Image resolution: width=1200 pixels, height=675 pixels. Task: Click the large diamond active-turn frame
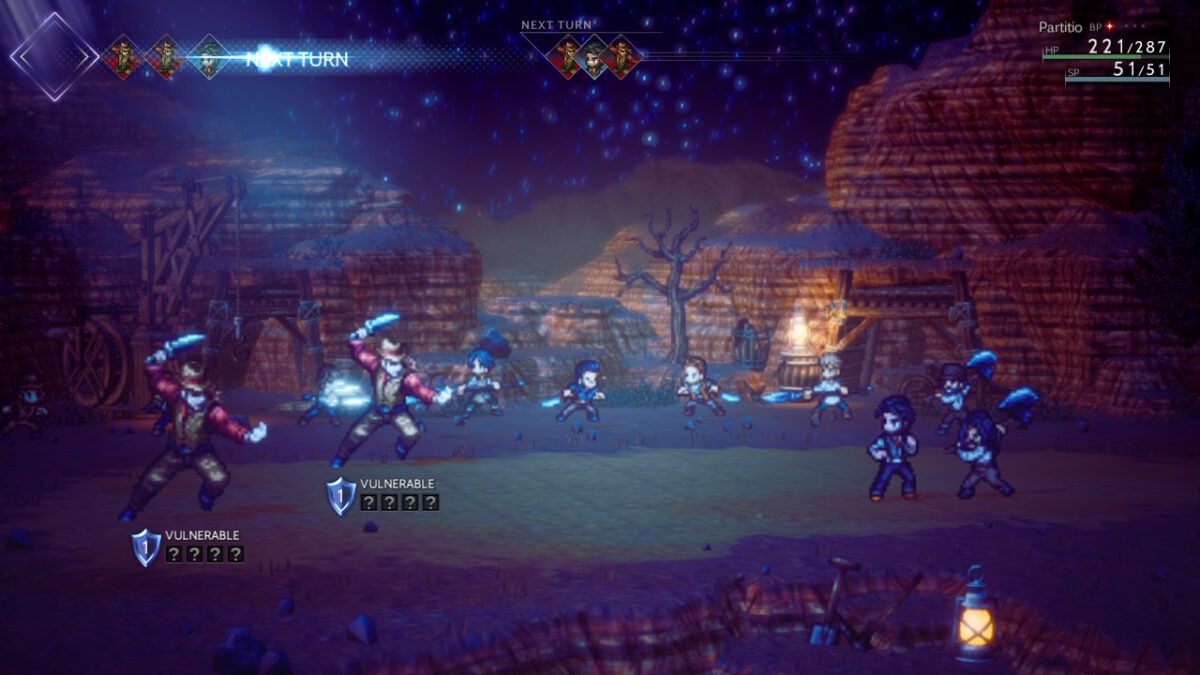click(54, 56)
